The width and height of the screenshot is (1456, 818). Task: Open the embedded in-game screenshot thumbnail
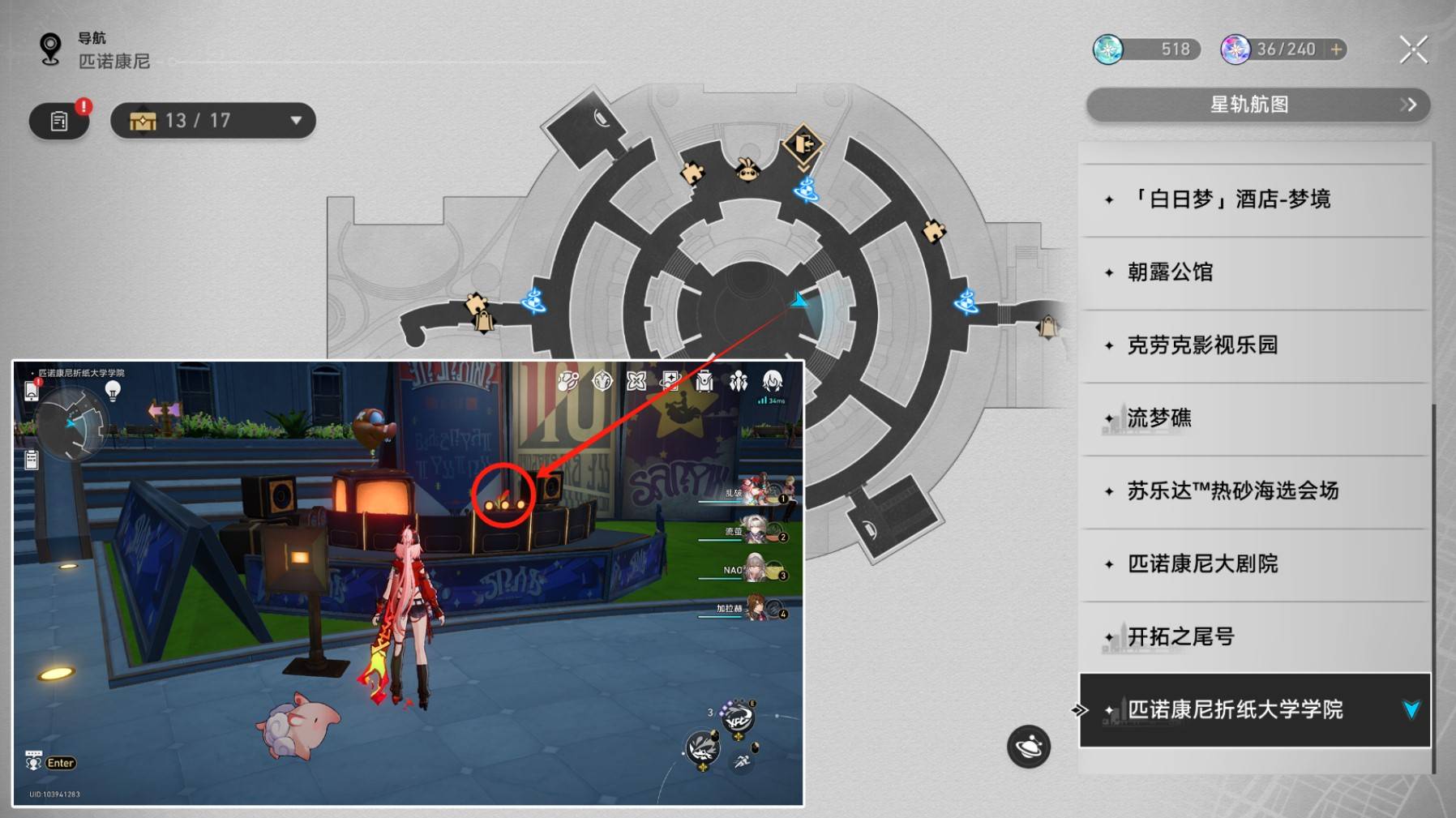(x=408, y=584)
